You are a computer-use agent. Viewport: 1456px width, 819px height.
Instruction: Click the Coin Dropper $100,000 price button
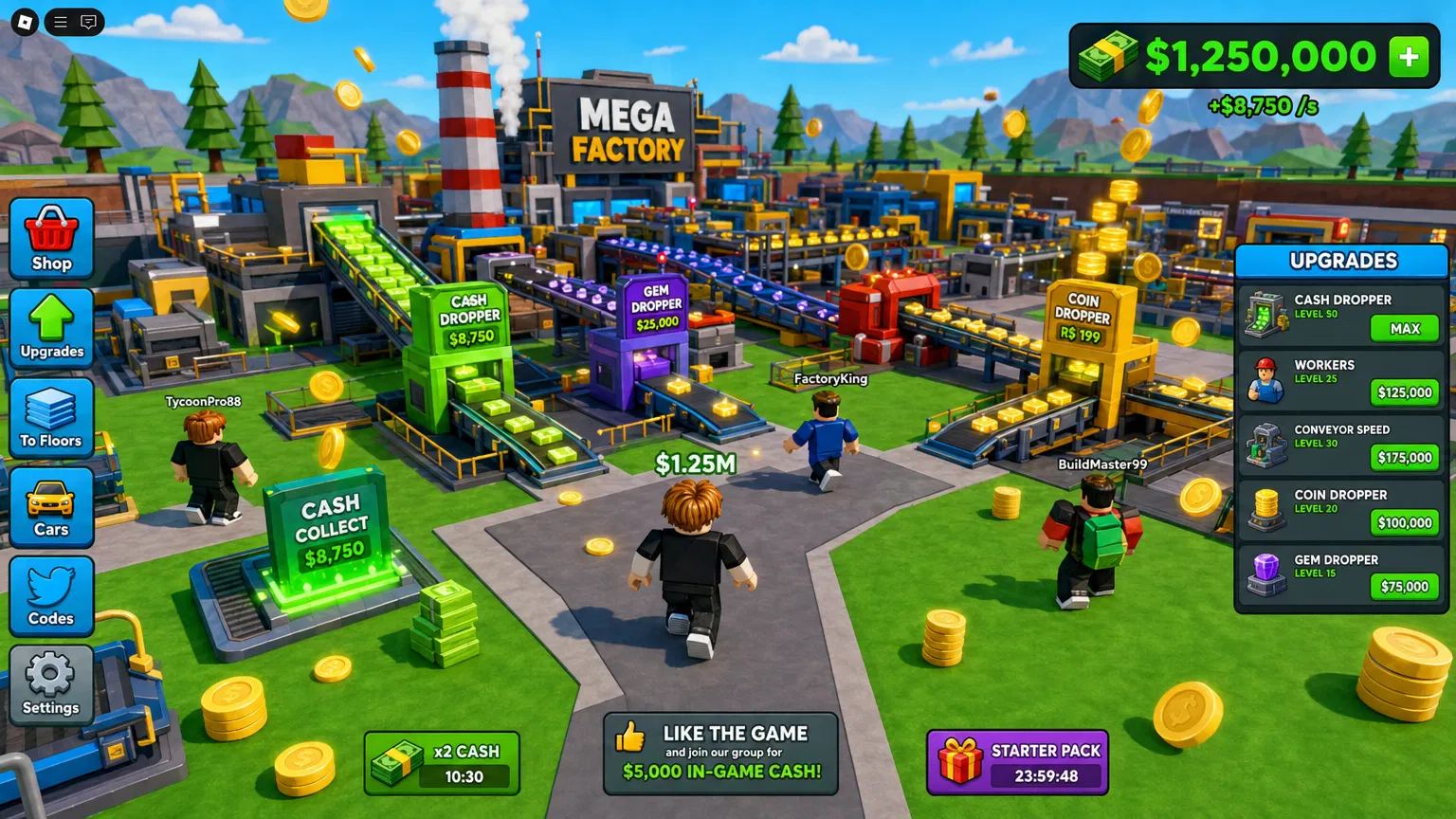click(x=1403, y=522)
